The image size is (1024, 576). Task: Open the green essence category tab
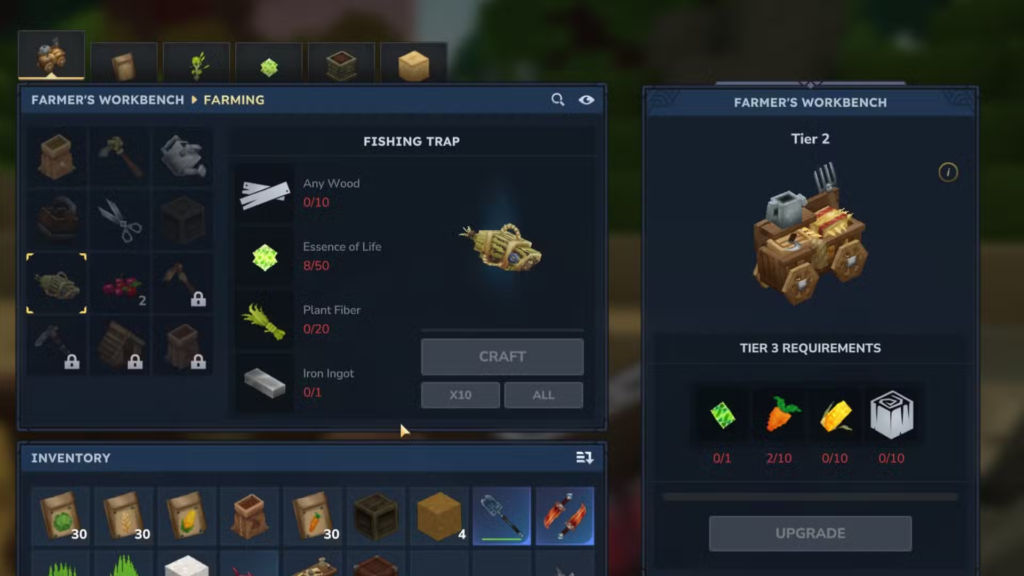pyautogui.click(x=269, y=66)
